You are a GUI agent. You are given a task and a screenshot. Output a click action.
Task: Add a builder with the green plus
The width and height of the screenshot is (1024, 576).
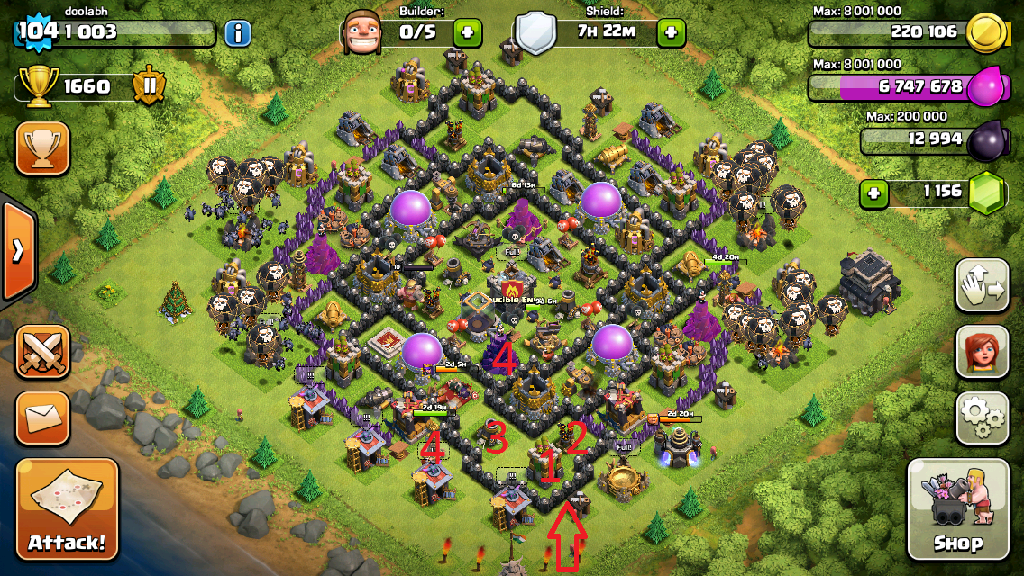tap(467, 32)
